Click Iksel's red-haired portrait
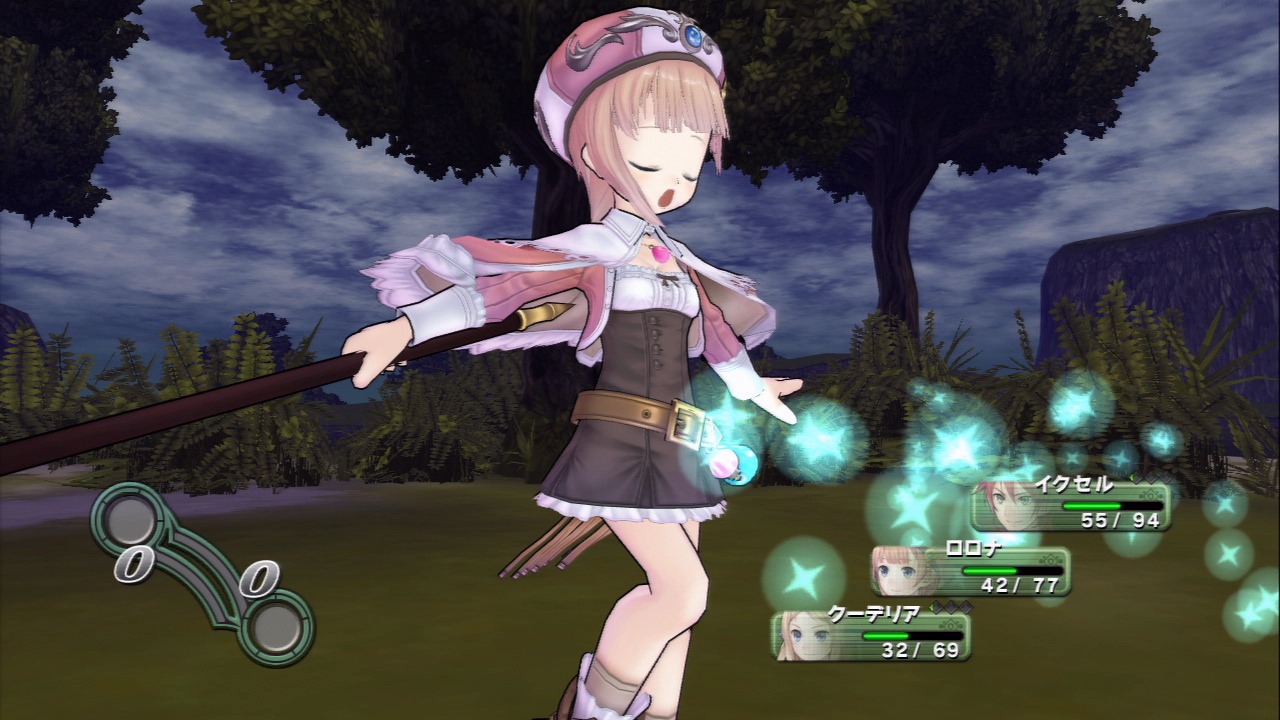This screenshot has height=720, width=1280. click(1004, 505)
